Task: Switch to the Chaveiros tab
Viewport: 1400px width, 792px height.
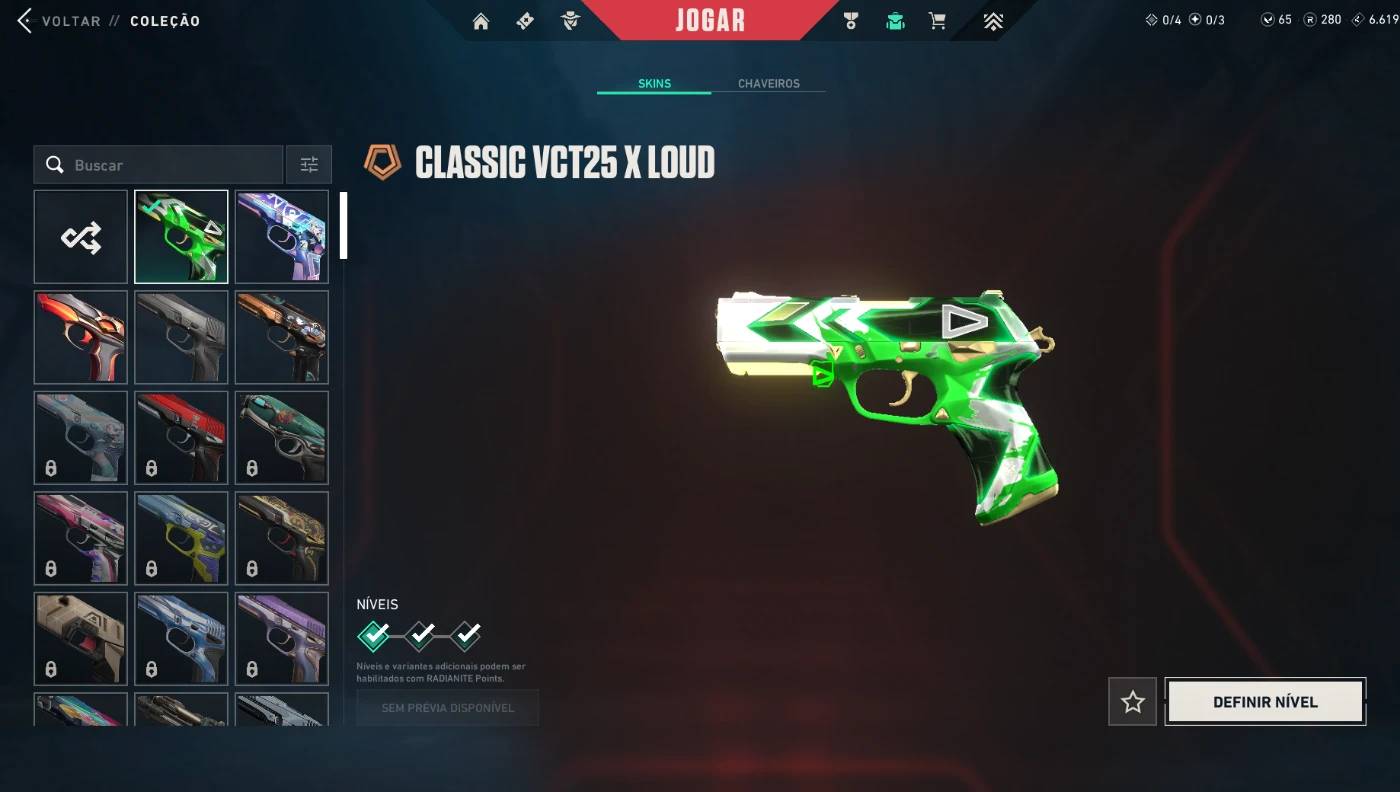Action: click(768, 84)
